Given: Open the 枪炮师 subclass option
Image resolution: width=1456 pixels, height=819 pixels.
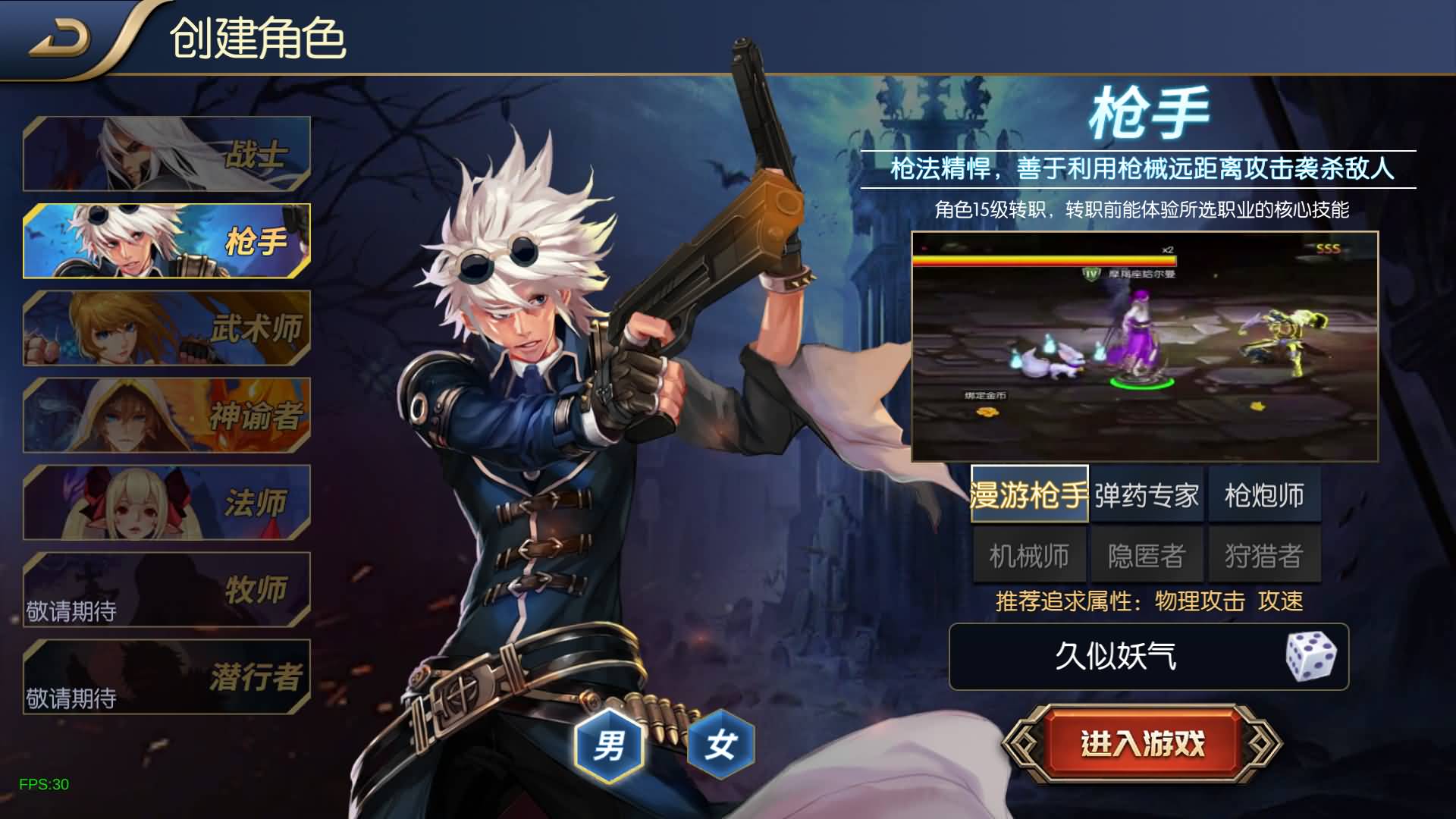Looking at the screenshot, I should click(x=1263, y=494).
